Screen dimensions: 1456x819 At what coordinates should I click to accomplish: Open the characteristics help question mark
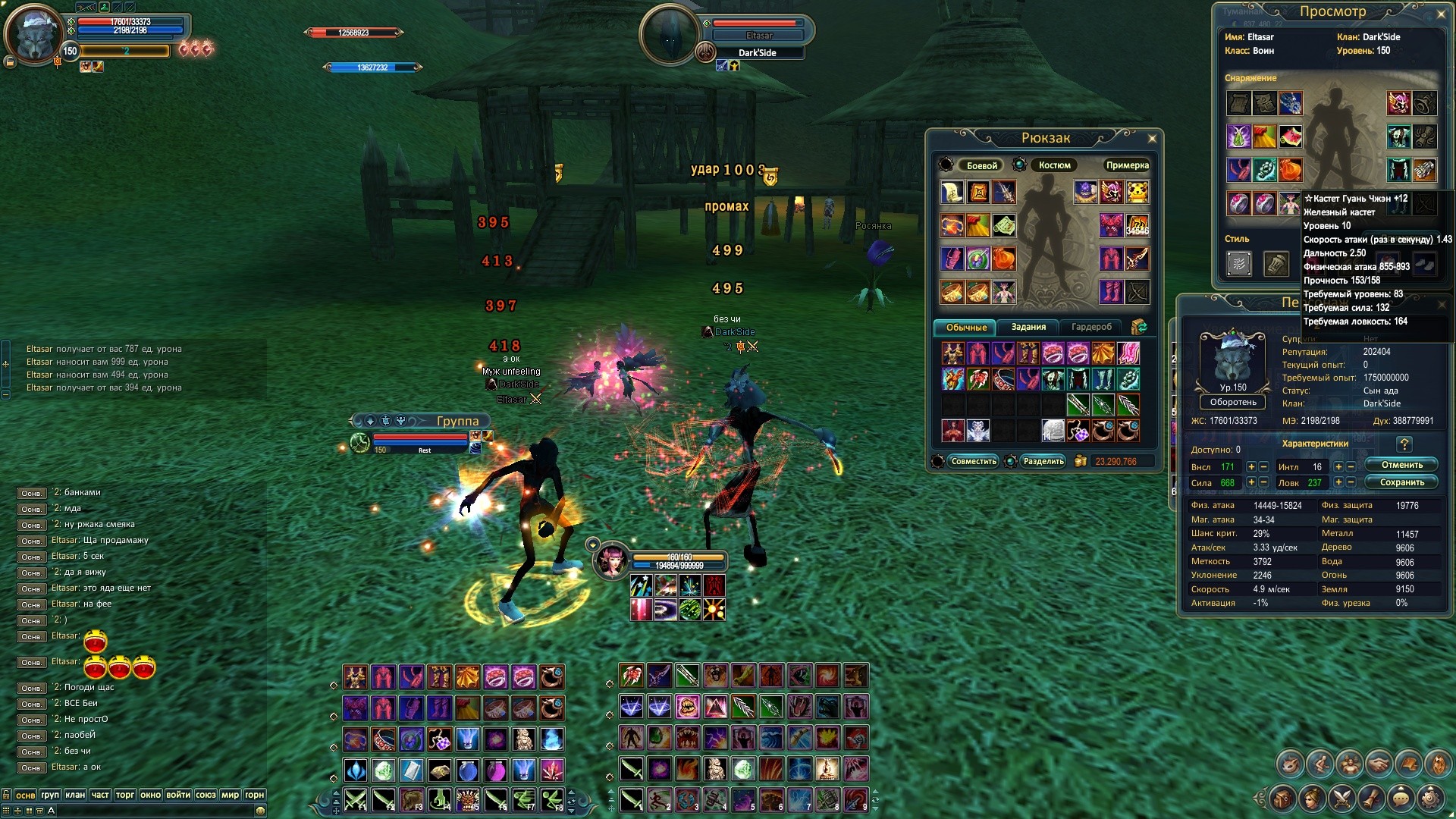(x=1404, y=444)
